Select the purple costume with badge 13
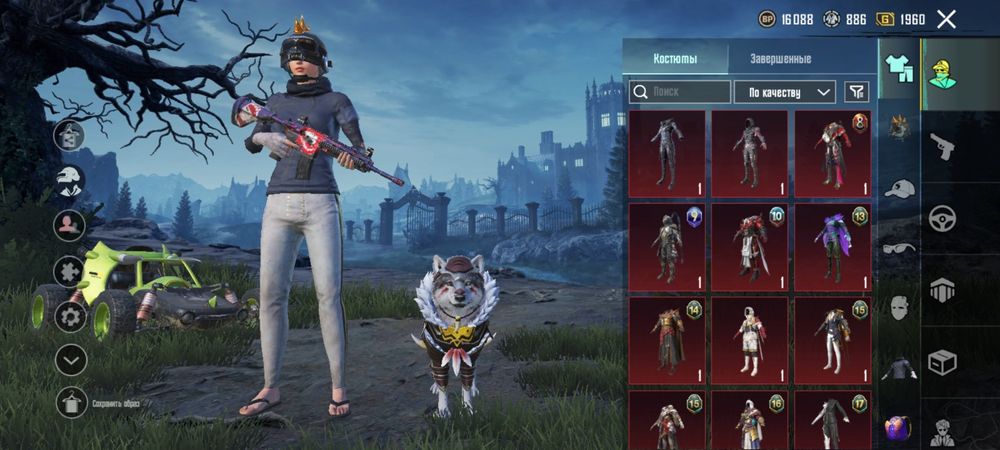Image resolution: width=1000 pixels, height=450 pixels. [x=832, y=247]
